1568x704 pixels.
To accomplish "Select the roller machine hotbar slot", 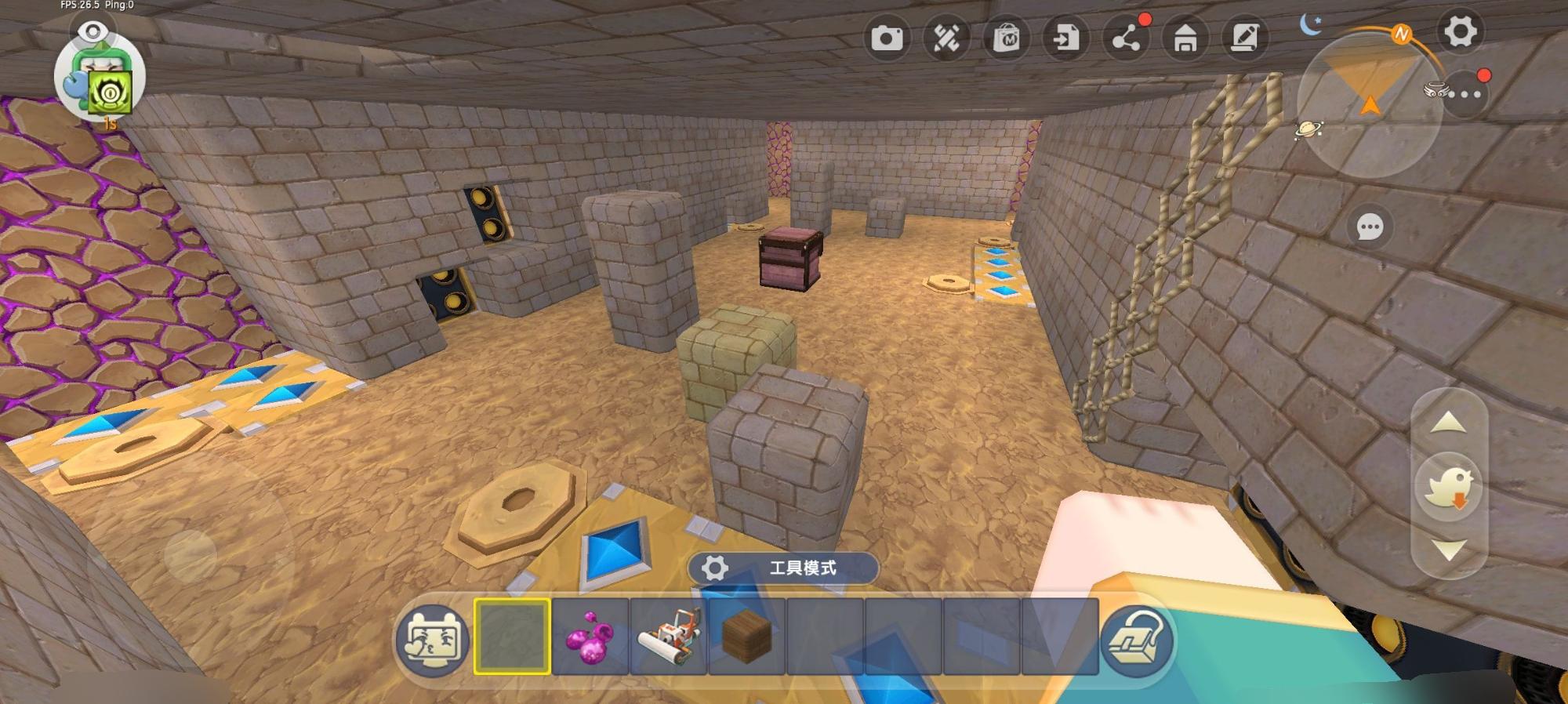I will point(669,636).
